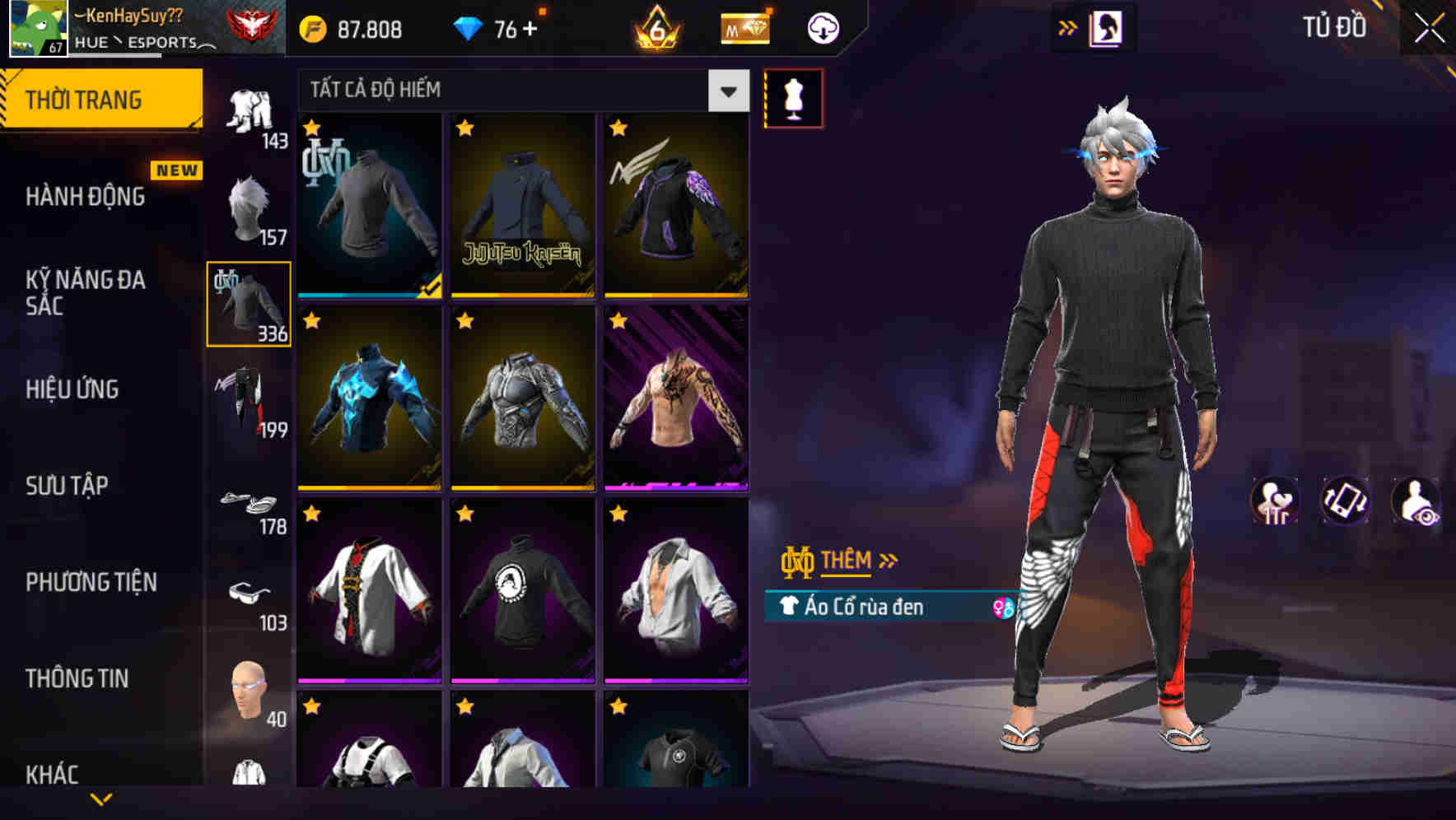The height and width of the screenshot is (820, 1456).
Task: Toggle the favorite star on the Jujutsu Kaisen jacket
Action: coord(465,128)
